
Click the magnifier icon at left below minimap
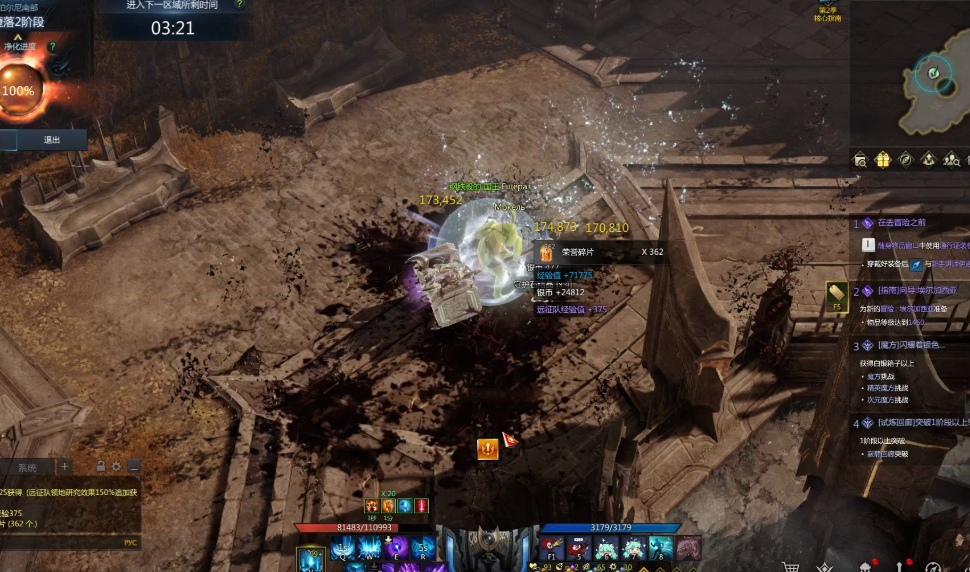click(x=860, y=160)
